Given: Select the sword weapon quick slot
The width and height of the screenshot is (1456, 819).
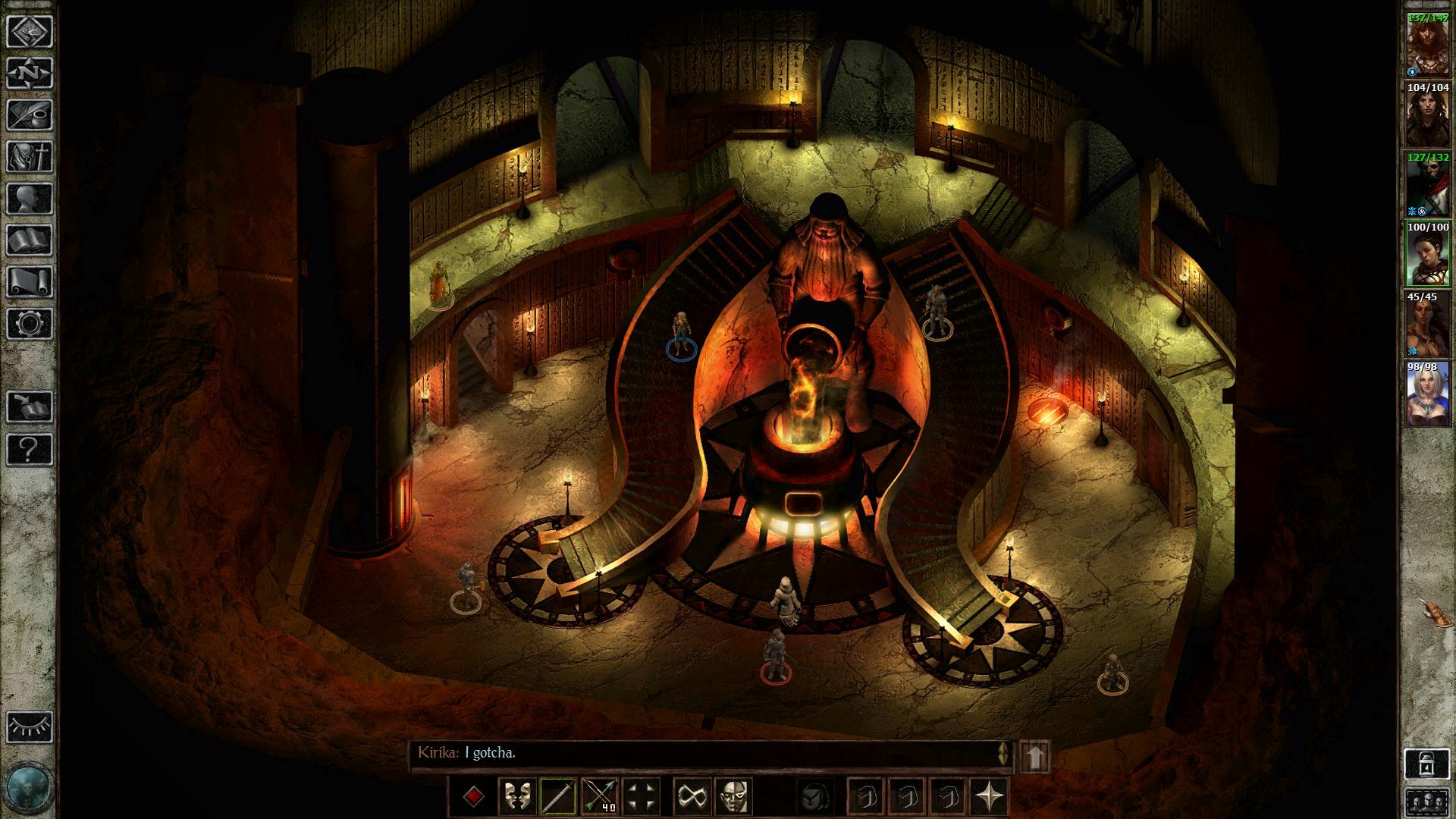Looking at the screenshot, I should (x=557, y=796).
